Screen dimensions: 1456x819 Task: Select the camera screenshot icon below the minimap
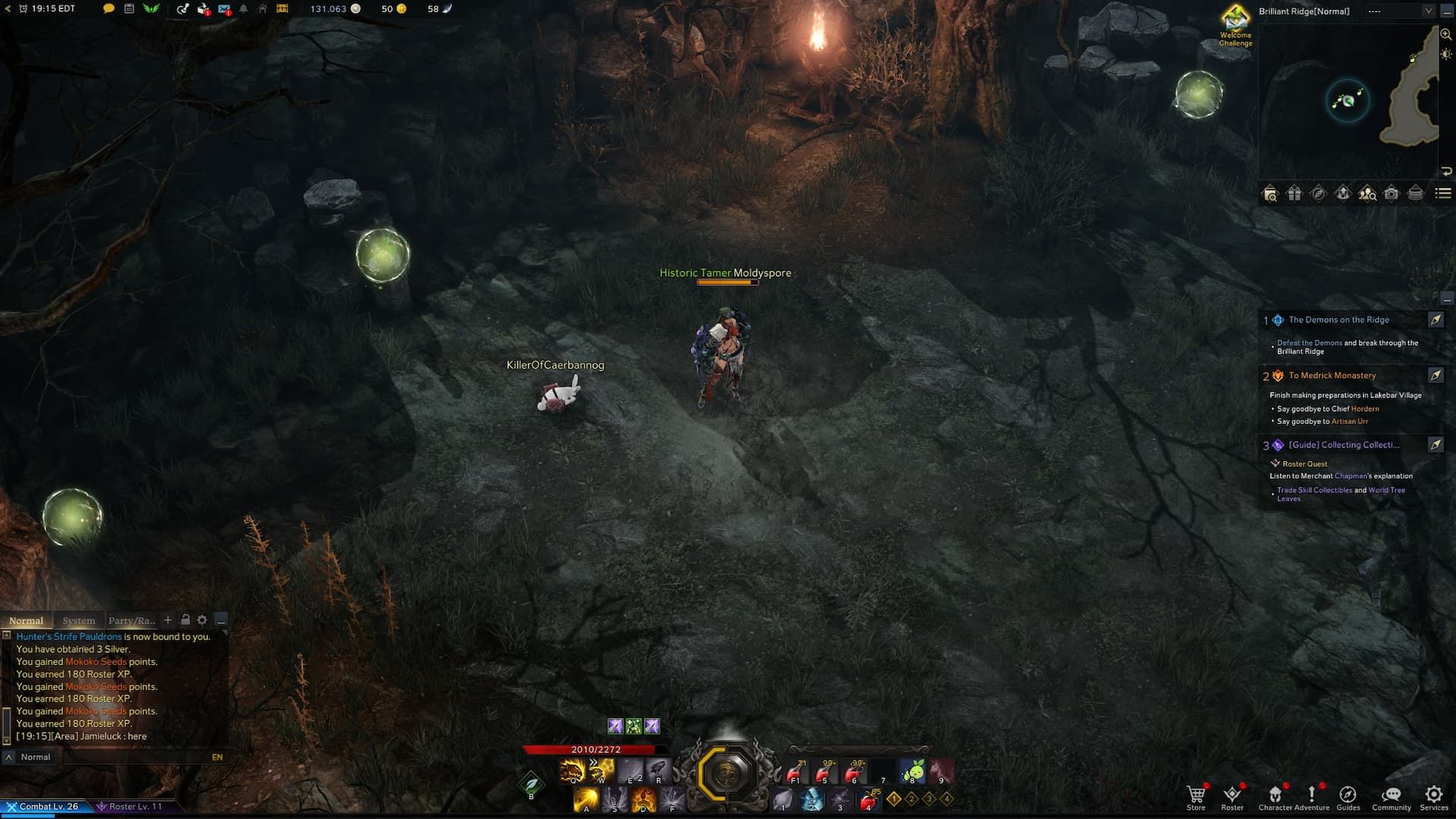point(1391,194)
